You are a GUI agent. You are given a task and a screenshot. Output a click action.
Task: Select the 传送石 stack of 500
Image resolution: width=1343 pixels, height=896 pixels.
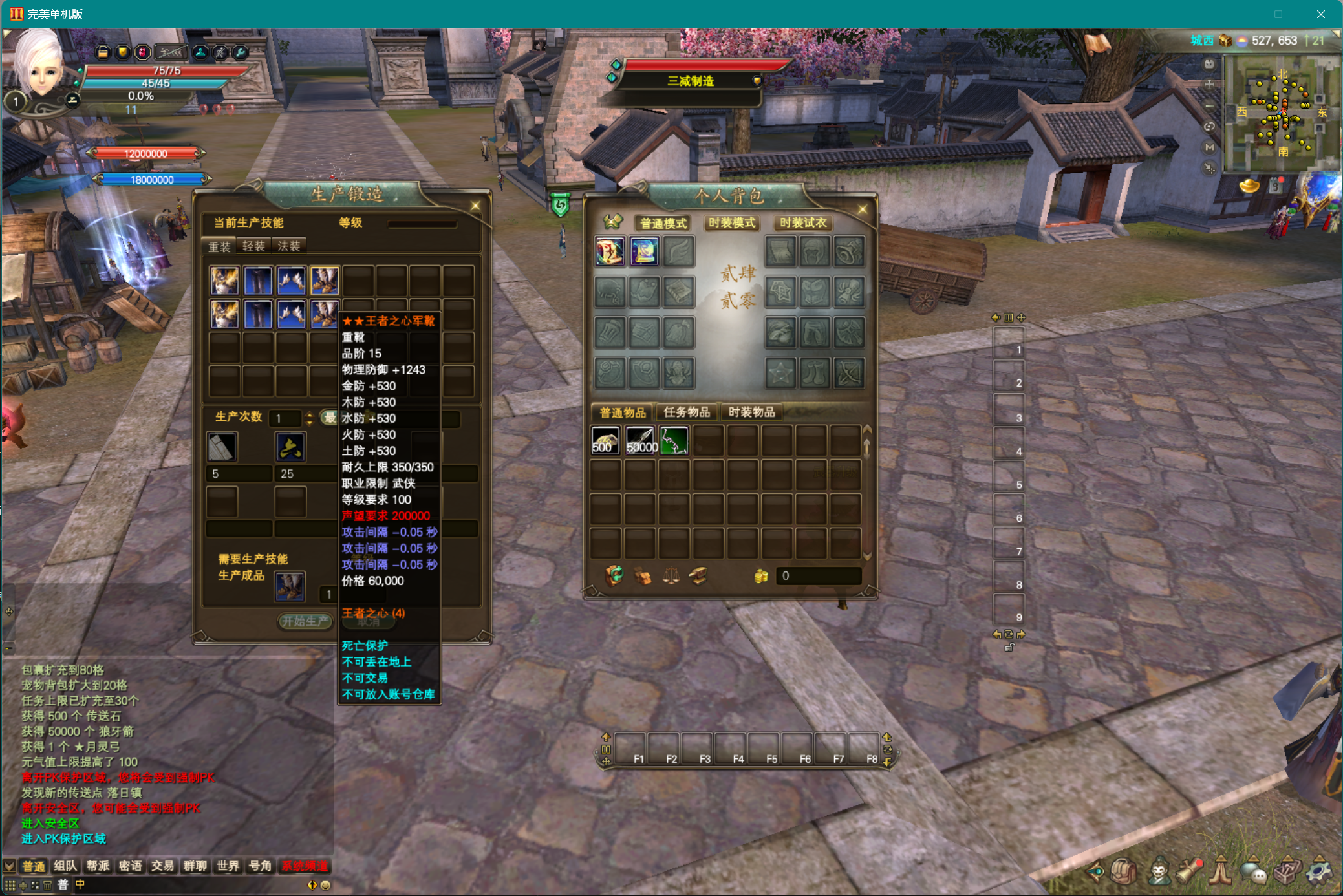605,442
